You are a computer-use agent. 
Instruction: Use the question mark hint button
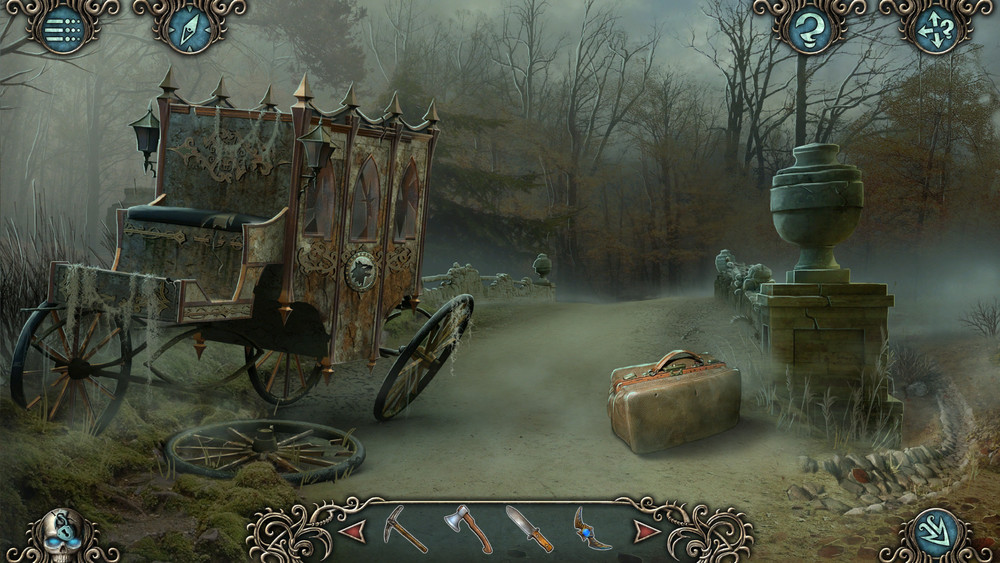809,28
